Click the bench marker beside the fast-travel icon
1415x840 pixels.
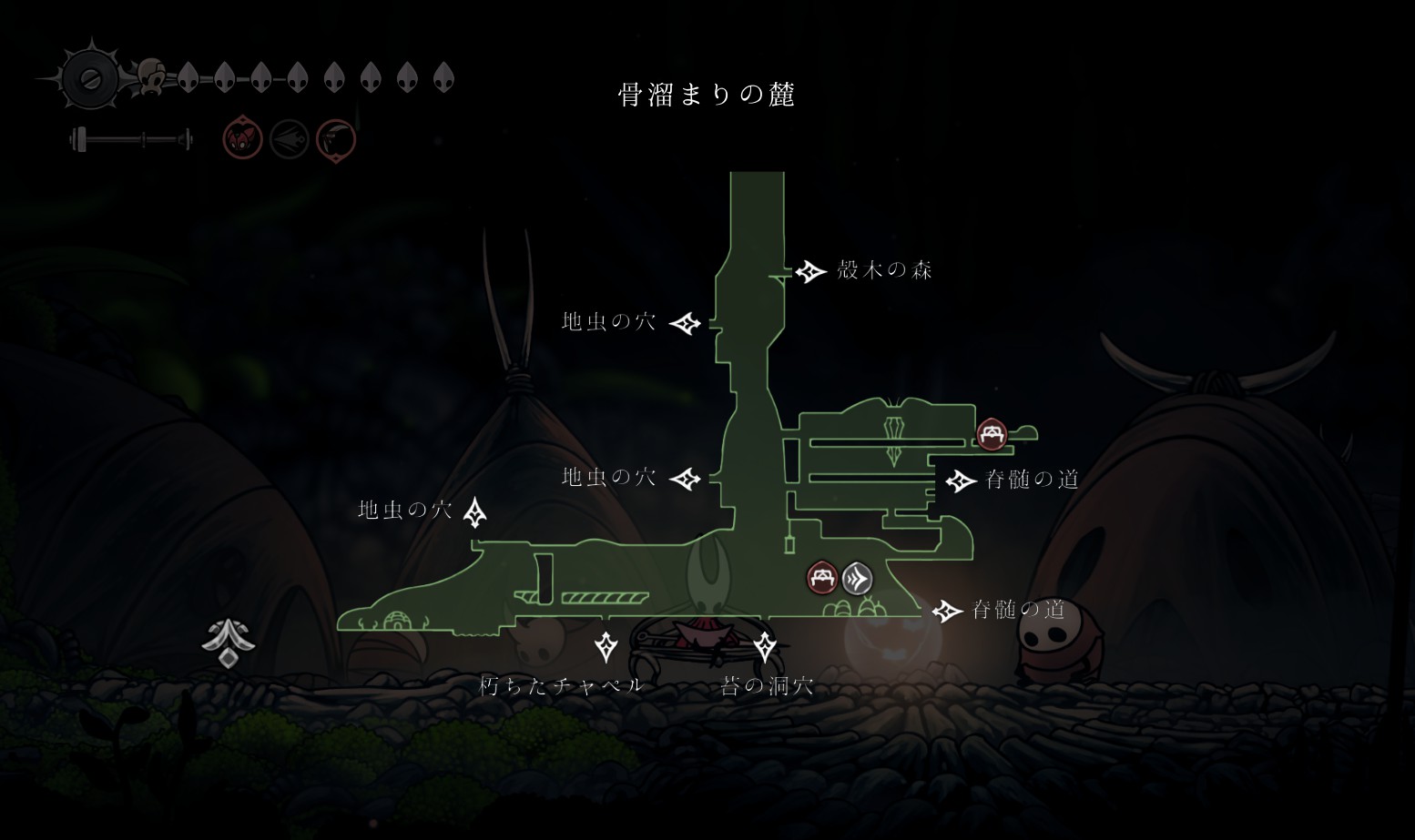click(822, 578)
